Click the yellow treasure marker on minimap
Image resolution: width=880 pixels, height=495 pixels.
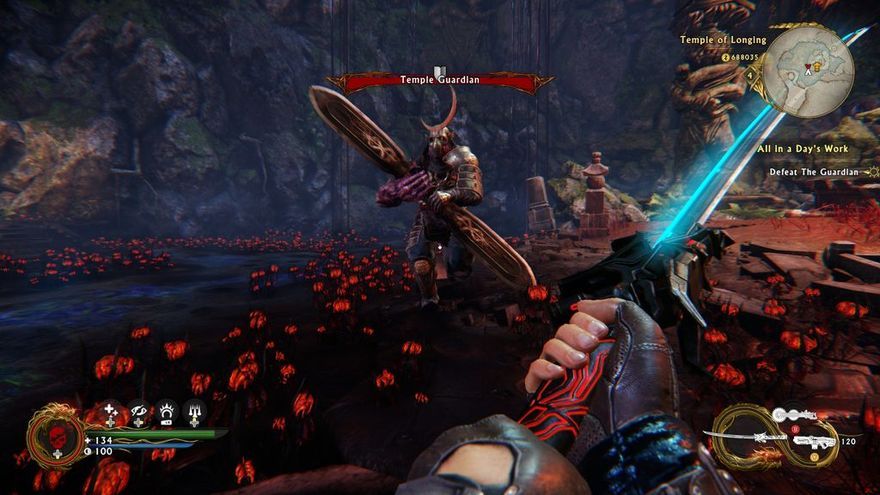817,66
